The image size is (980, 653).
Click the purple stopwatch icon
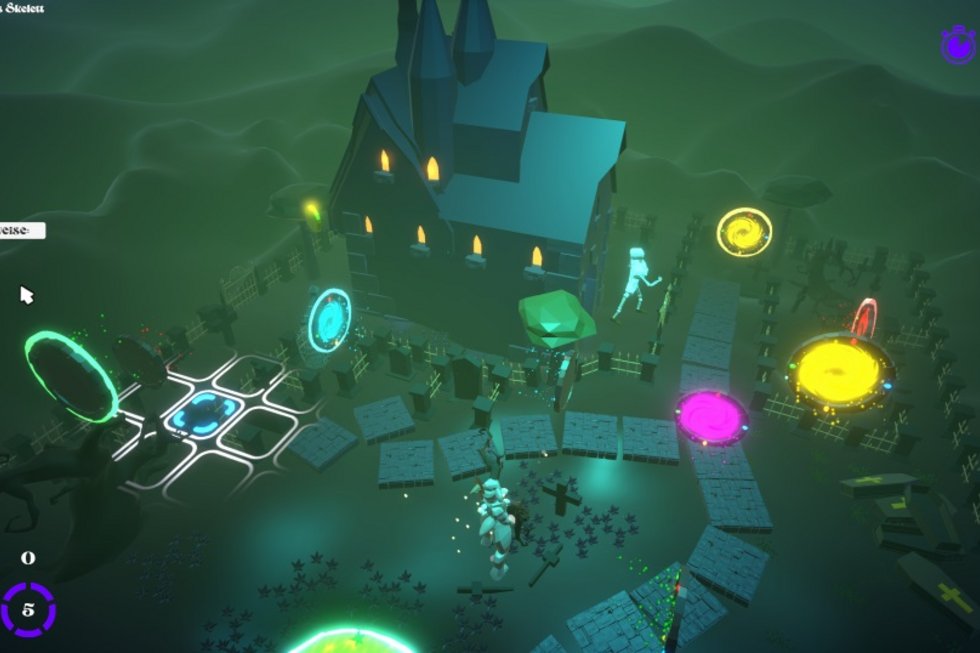pos(958,44)
